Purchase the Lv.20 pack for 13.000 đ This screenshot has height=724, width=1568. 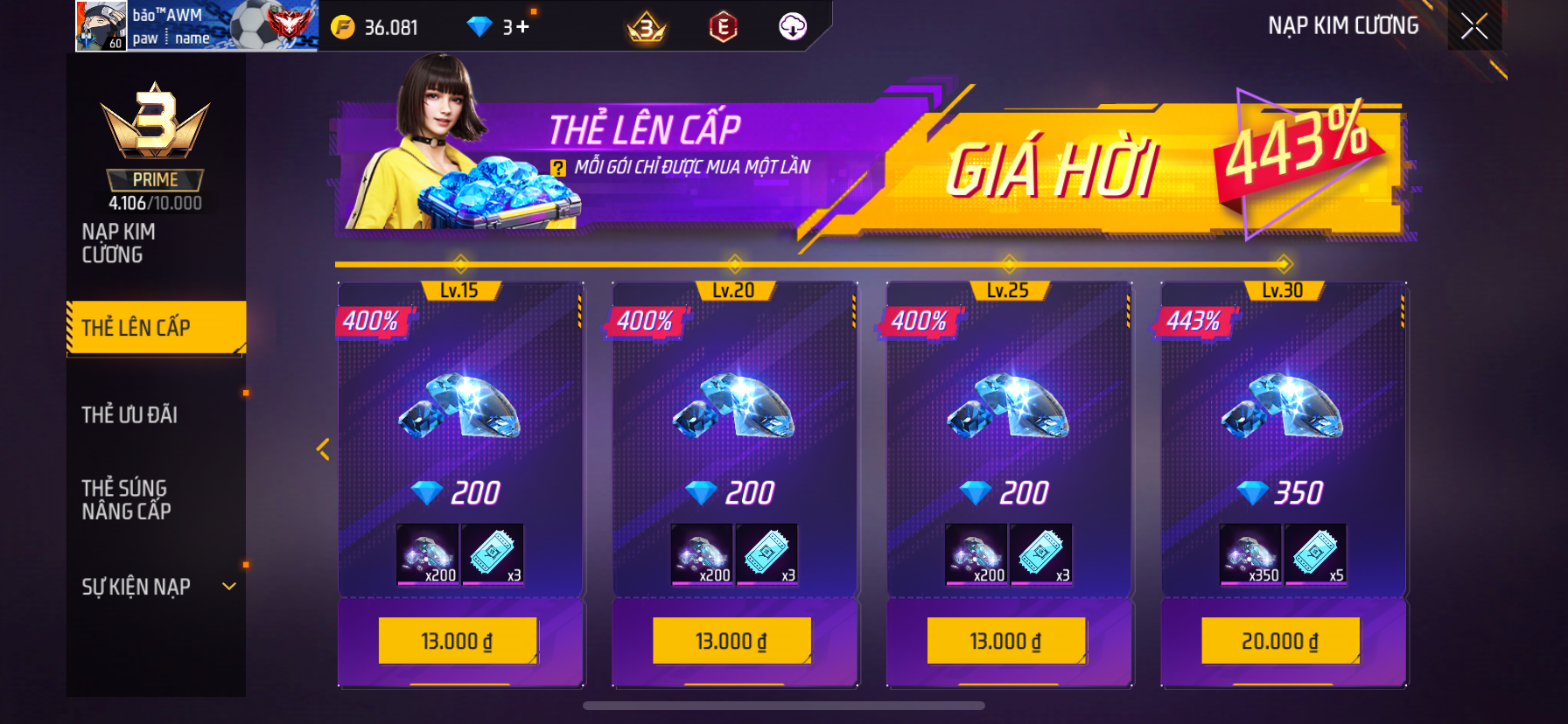[731, 641]
